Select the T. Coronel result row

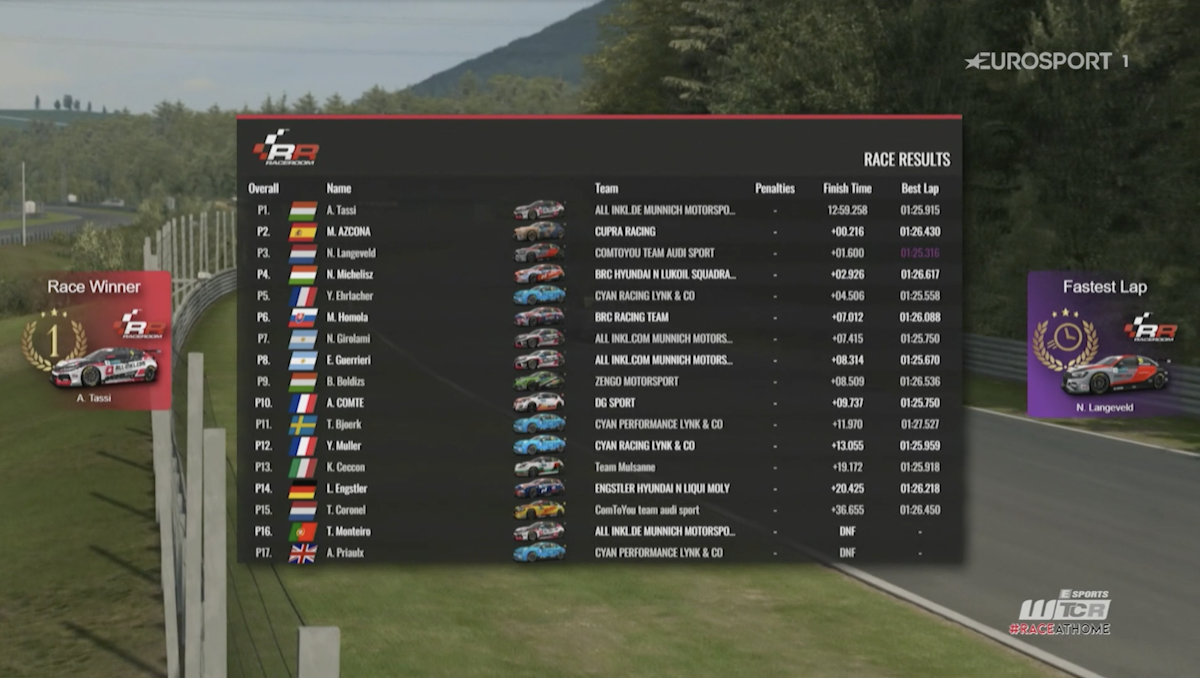click(599, 510)
